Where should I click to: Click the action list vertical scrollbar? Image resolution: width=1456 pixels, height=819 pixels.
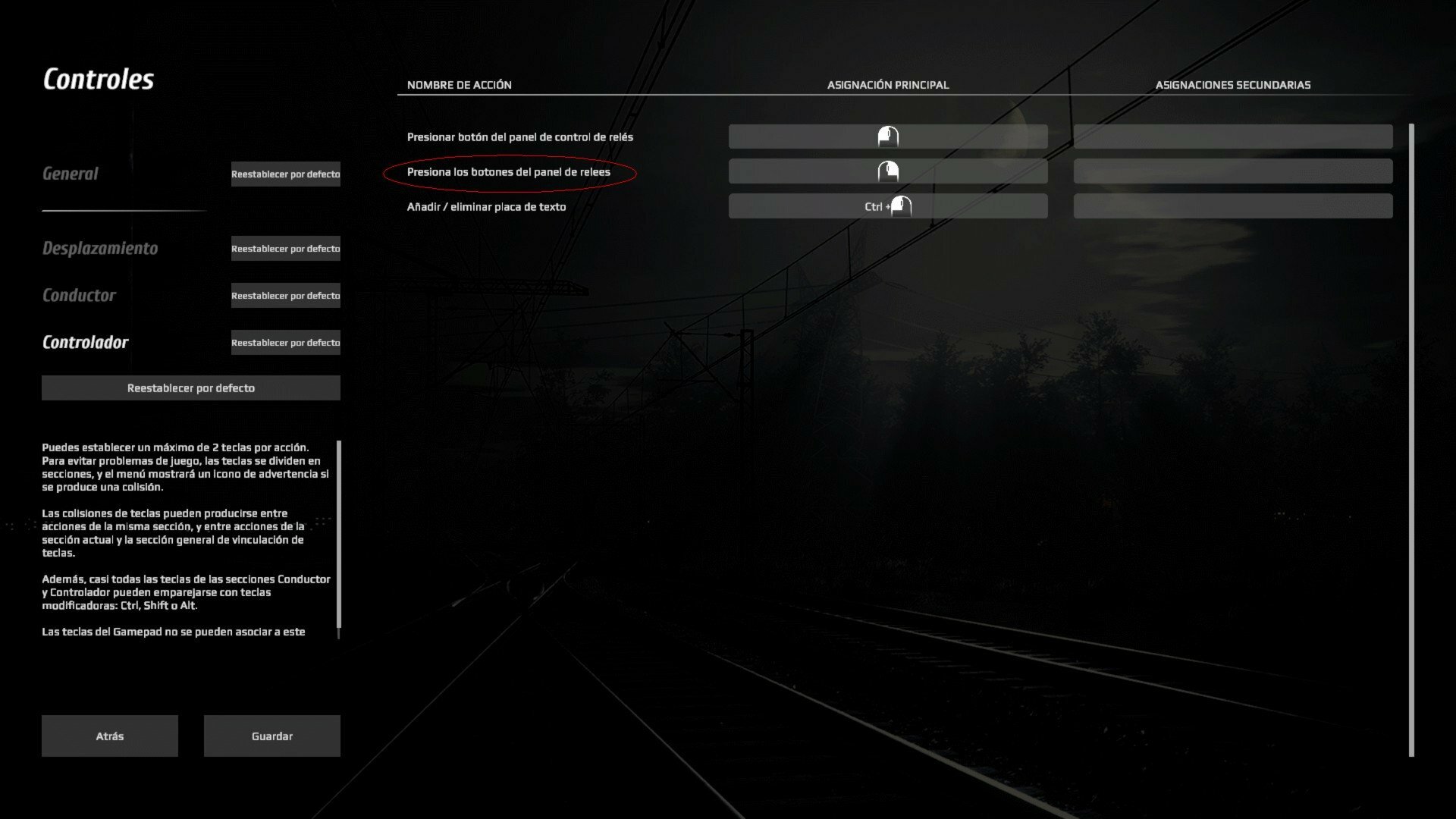pyautogui.click(x=1411, y=440)
